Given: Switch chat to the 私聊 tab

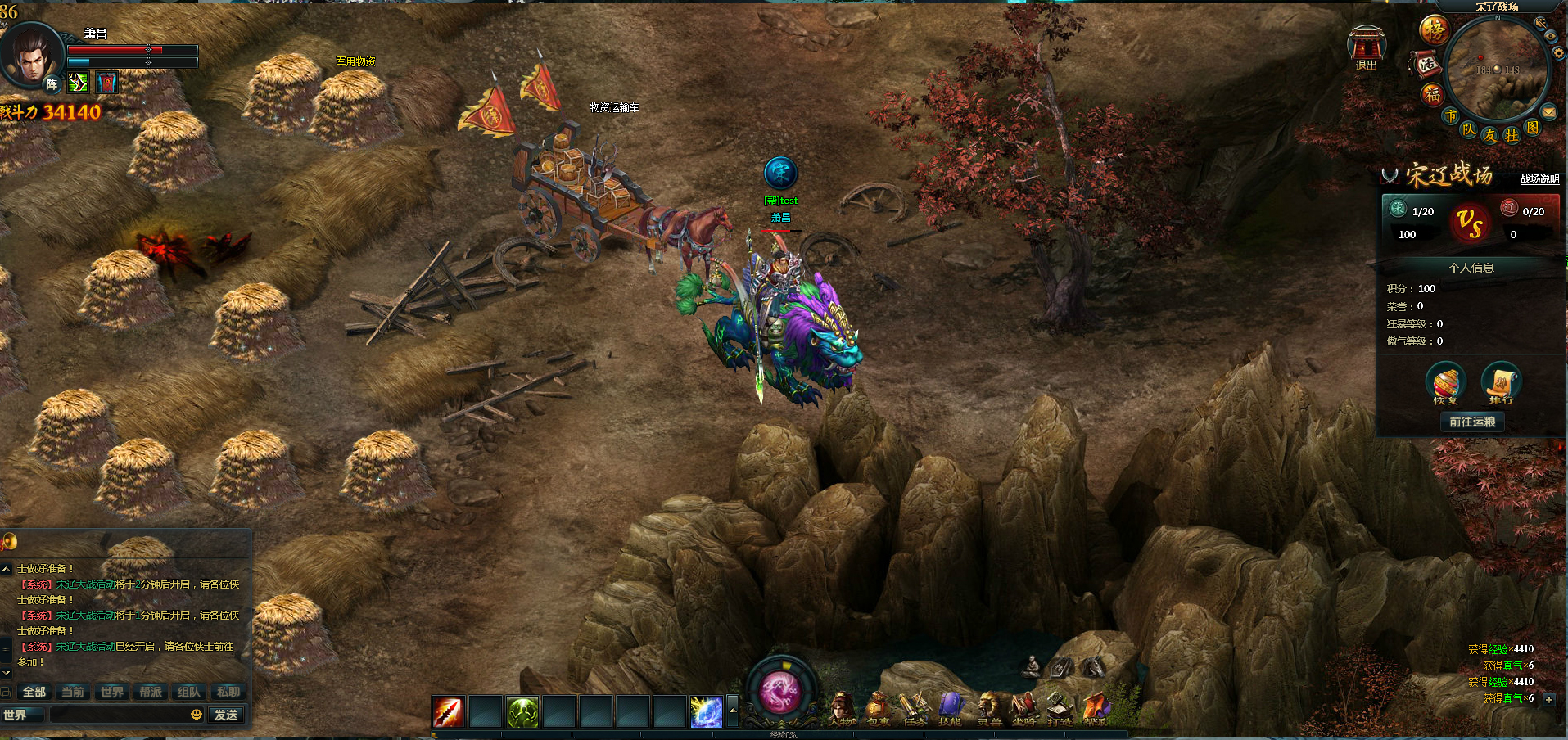Looking at the screenshot, I should [228, 692].
